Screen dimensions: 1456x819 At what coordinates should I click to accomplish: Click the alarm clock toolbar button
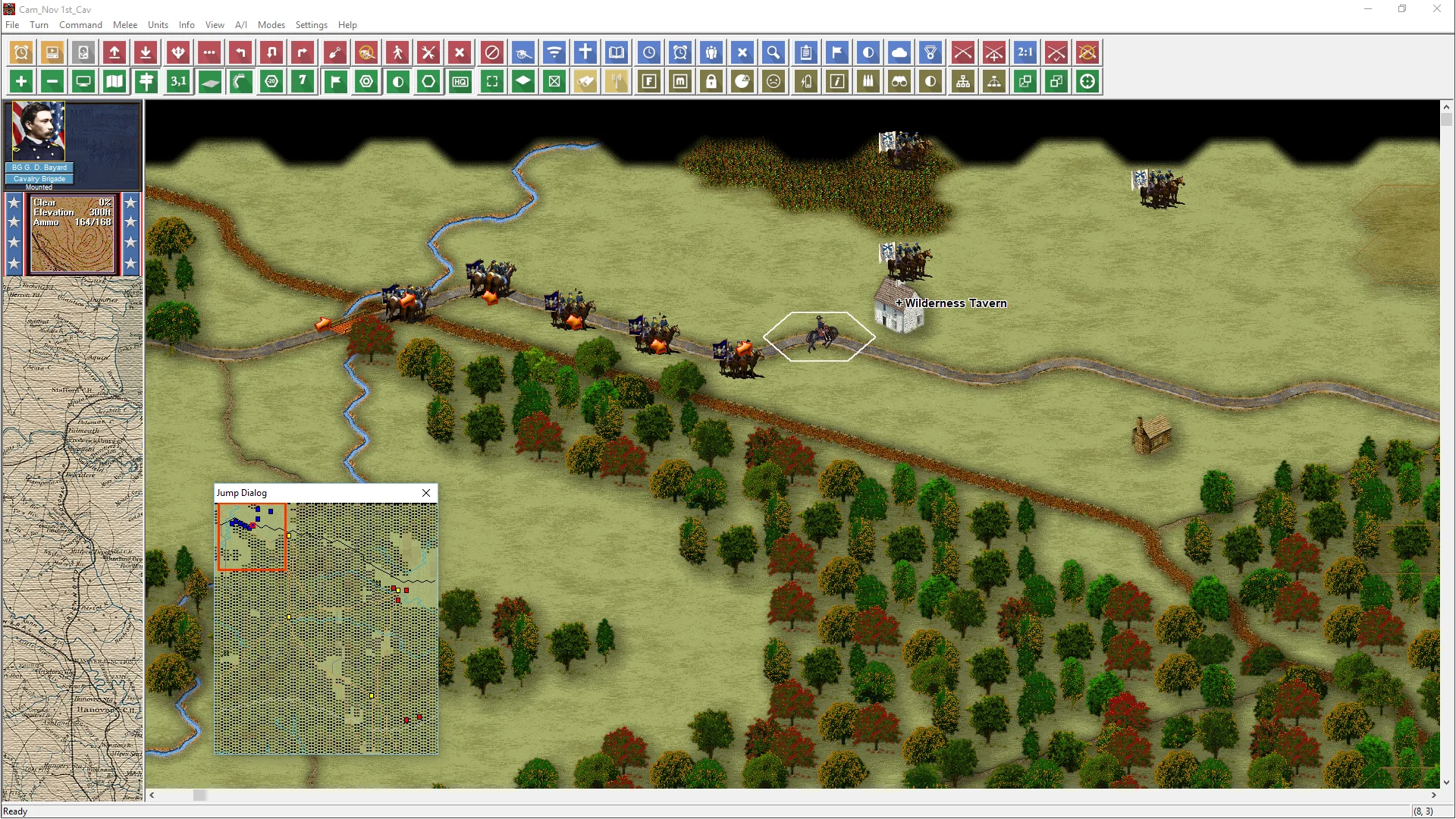[x=21, y=52]
